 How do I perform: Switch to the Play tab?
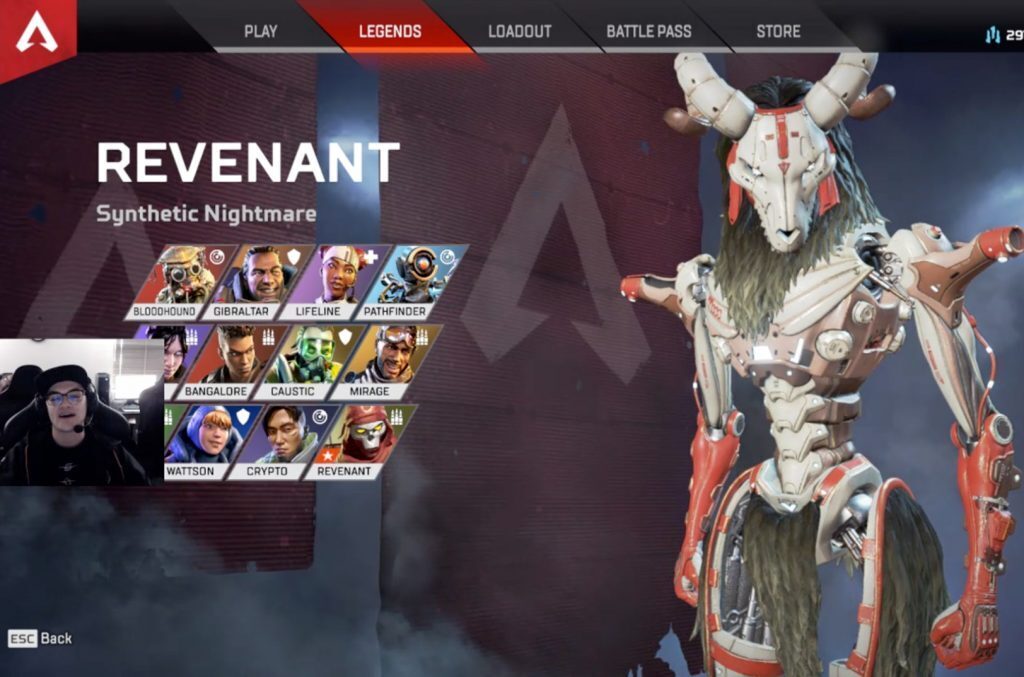(260, 31)
